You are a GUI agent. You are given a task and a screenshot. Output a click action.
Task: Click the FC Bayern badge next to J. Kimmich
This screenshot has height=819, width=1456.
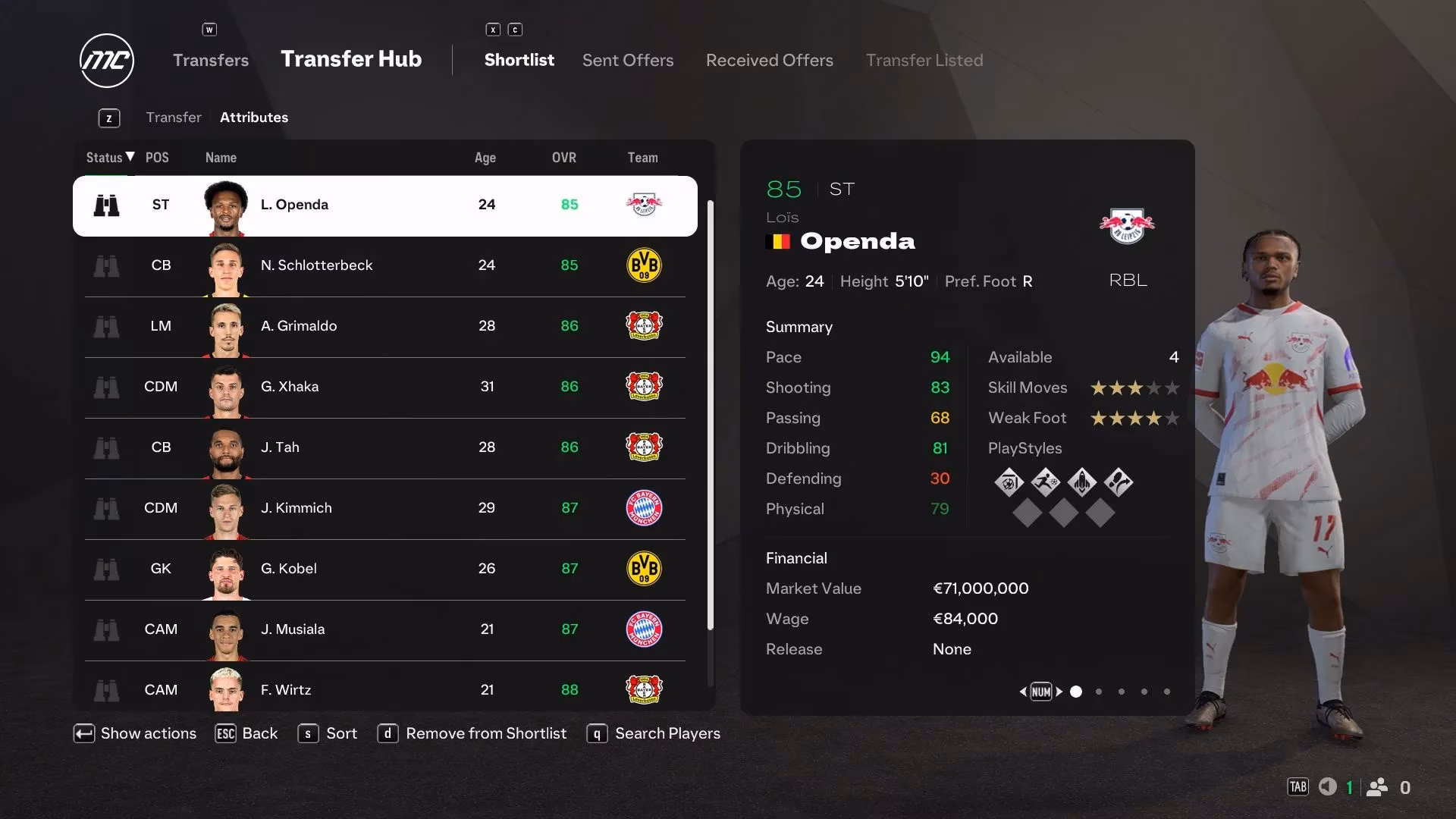tap(644, 508)
